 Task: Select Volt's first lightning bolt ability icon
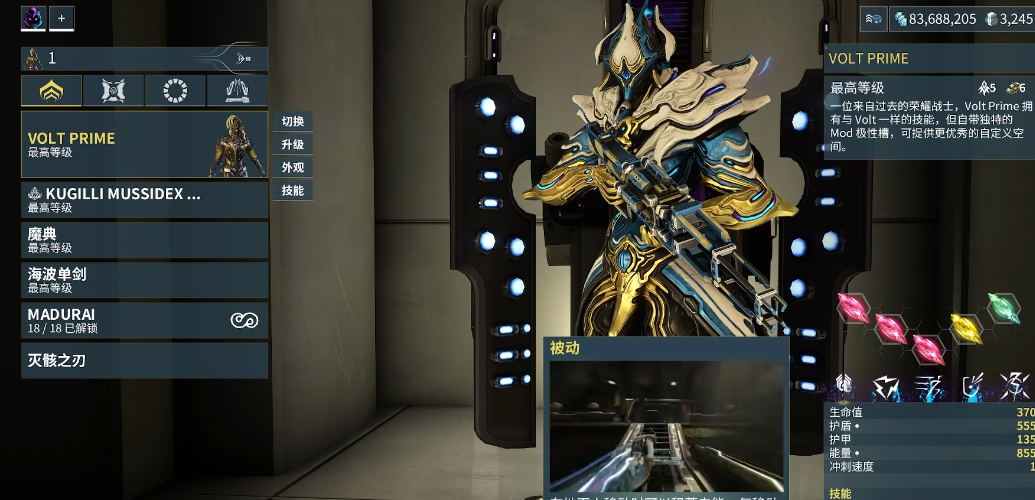coord(886,384)
